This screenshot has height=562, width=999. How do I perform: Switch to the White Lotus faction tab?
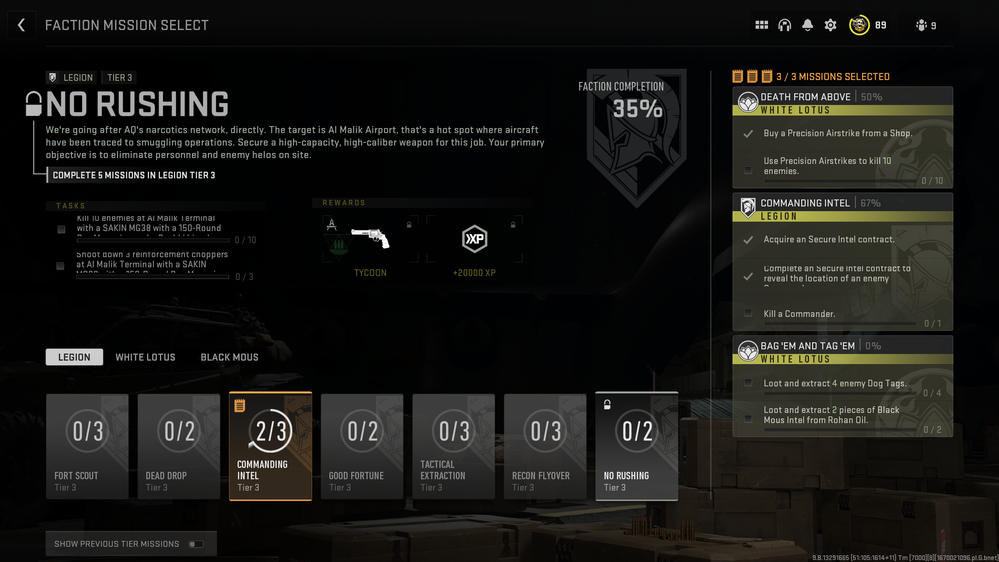pos(145,357)
